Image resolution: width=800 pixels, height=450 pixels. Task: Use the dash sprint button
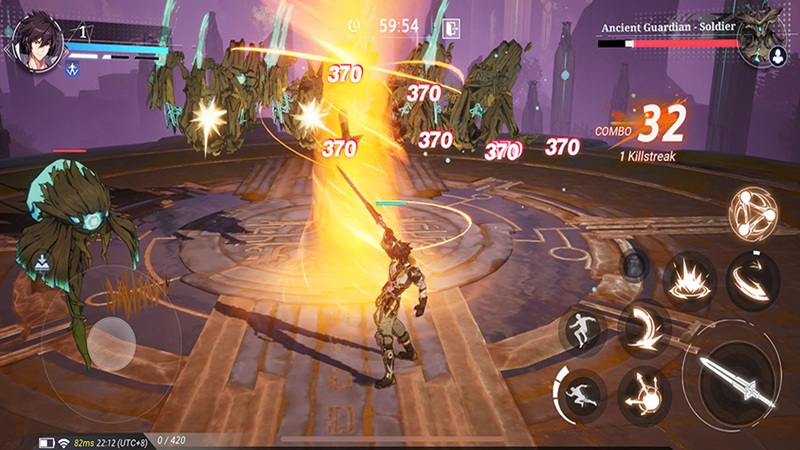click(578, 390)
